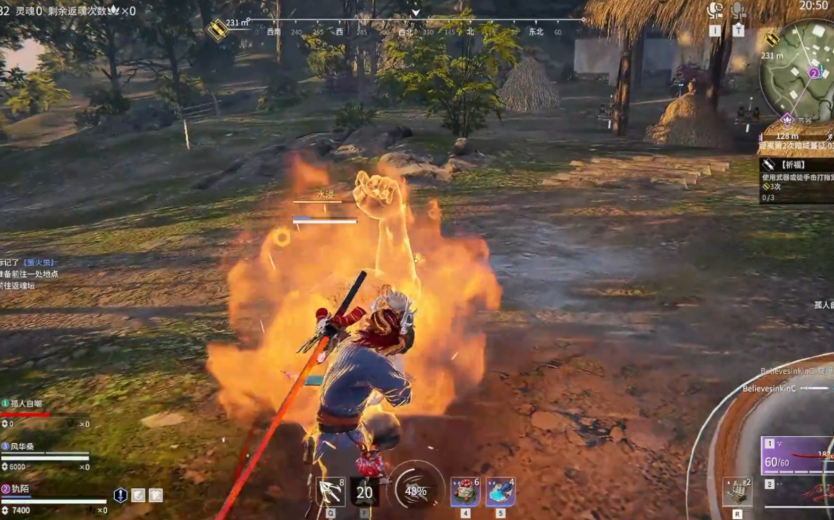Click the purple number 2 minimap marker
The width and height of the screenshot is (834, 520).
pos(814,73)
